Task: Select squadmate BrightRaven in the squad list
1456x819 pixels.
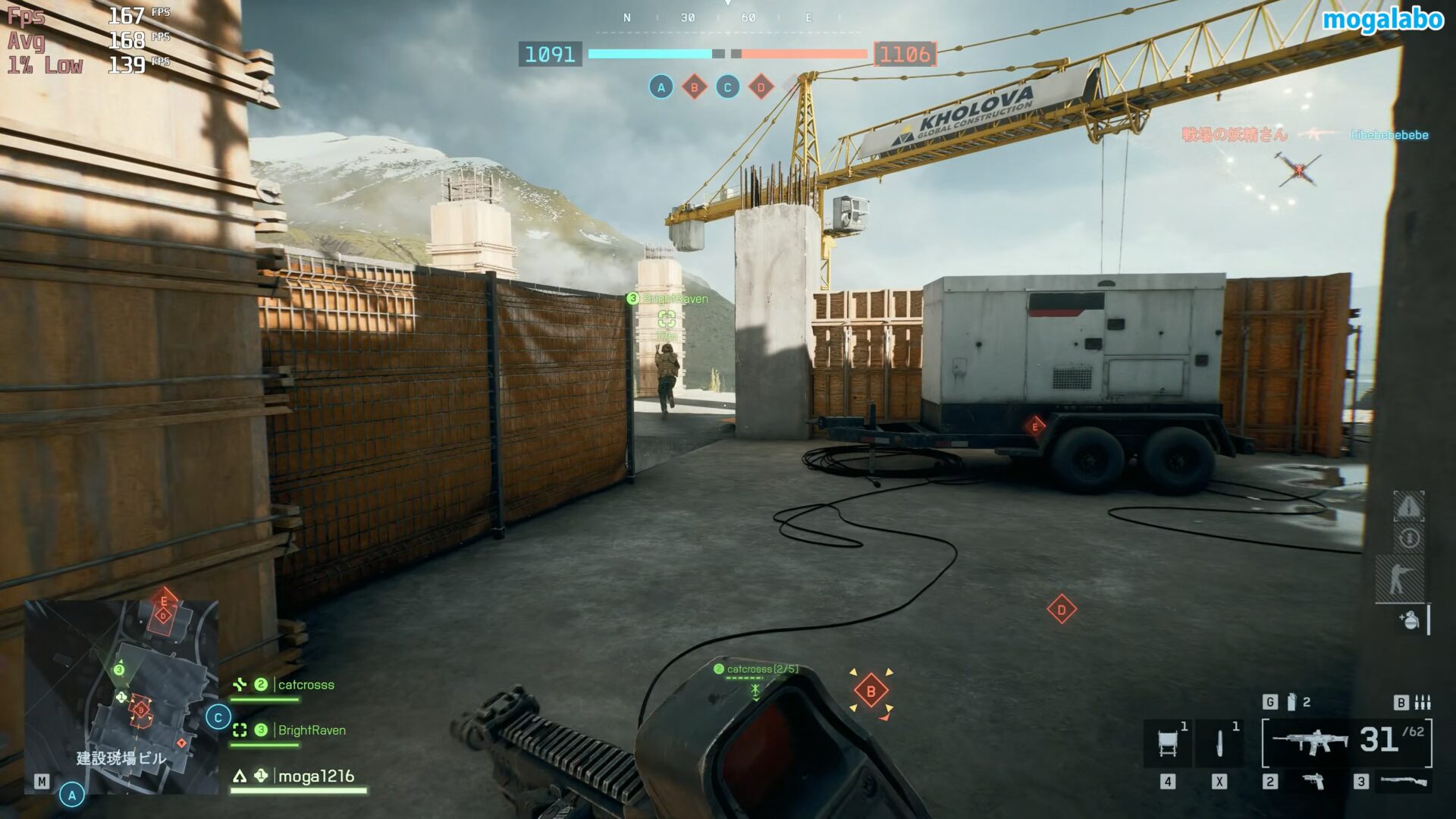Action: [311, 730]
